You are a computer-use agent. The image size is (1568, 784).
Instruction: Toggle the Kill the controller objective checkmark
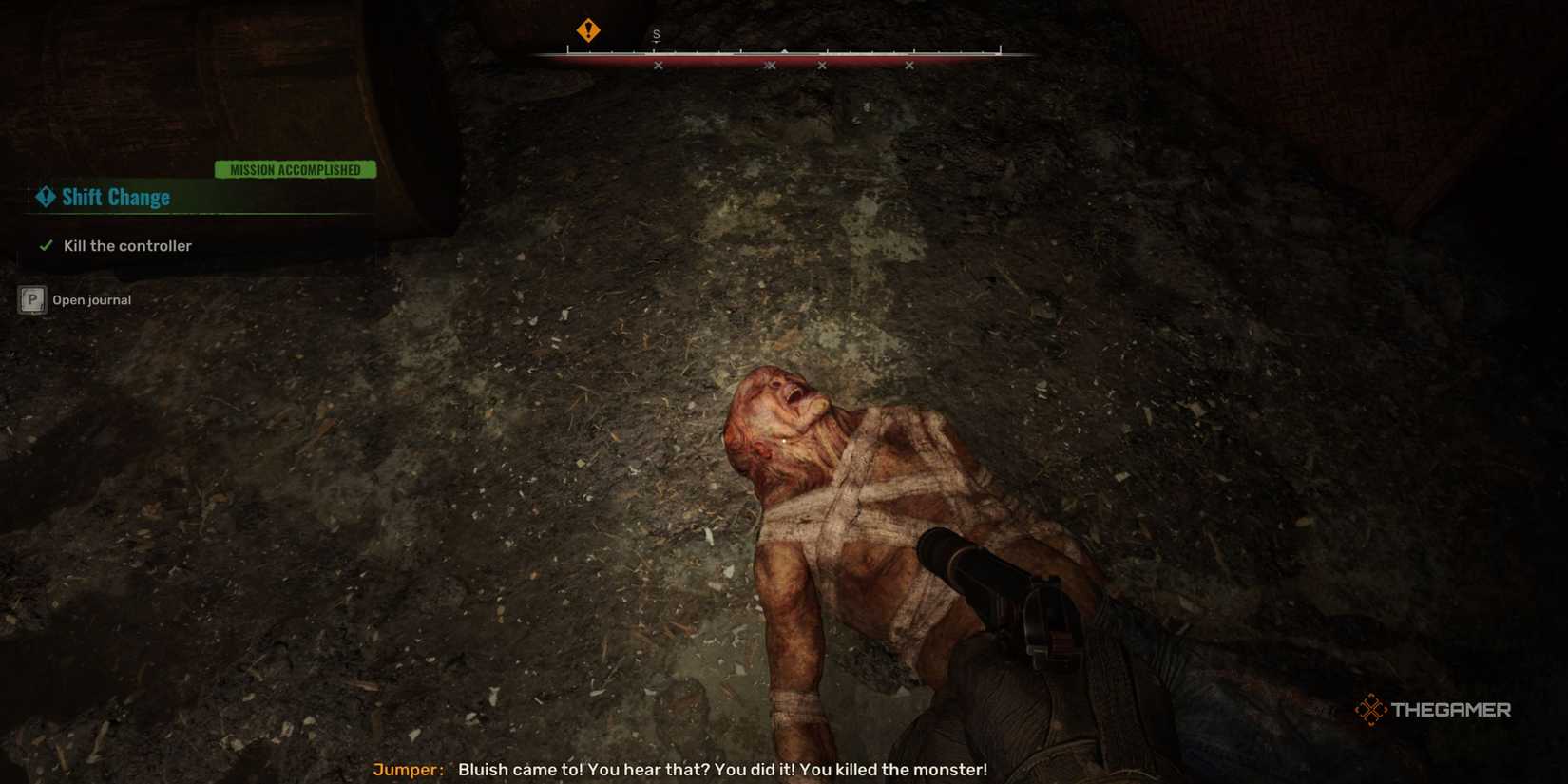click(x=45, y=245)
